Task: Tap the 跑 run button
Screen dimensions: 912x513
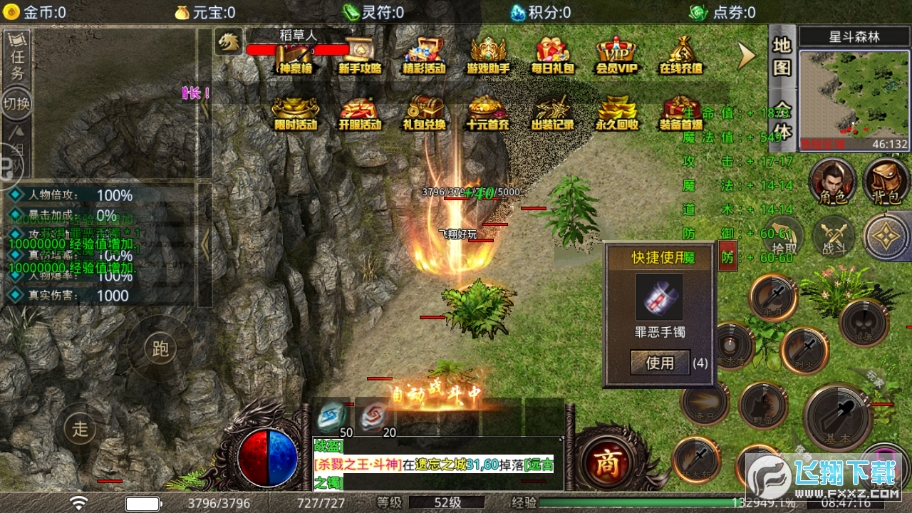Action: click(160, 349)
